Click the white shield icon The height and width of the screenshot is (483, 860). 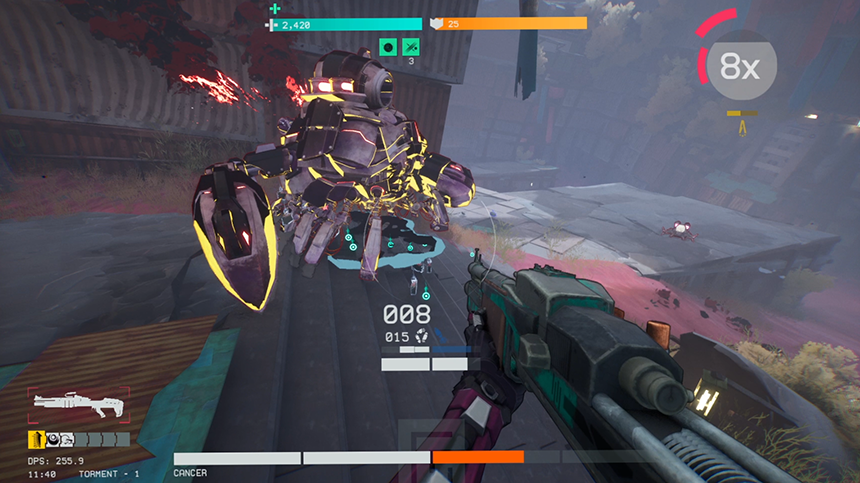pyautogui.click(x=437, y=23)
